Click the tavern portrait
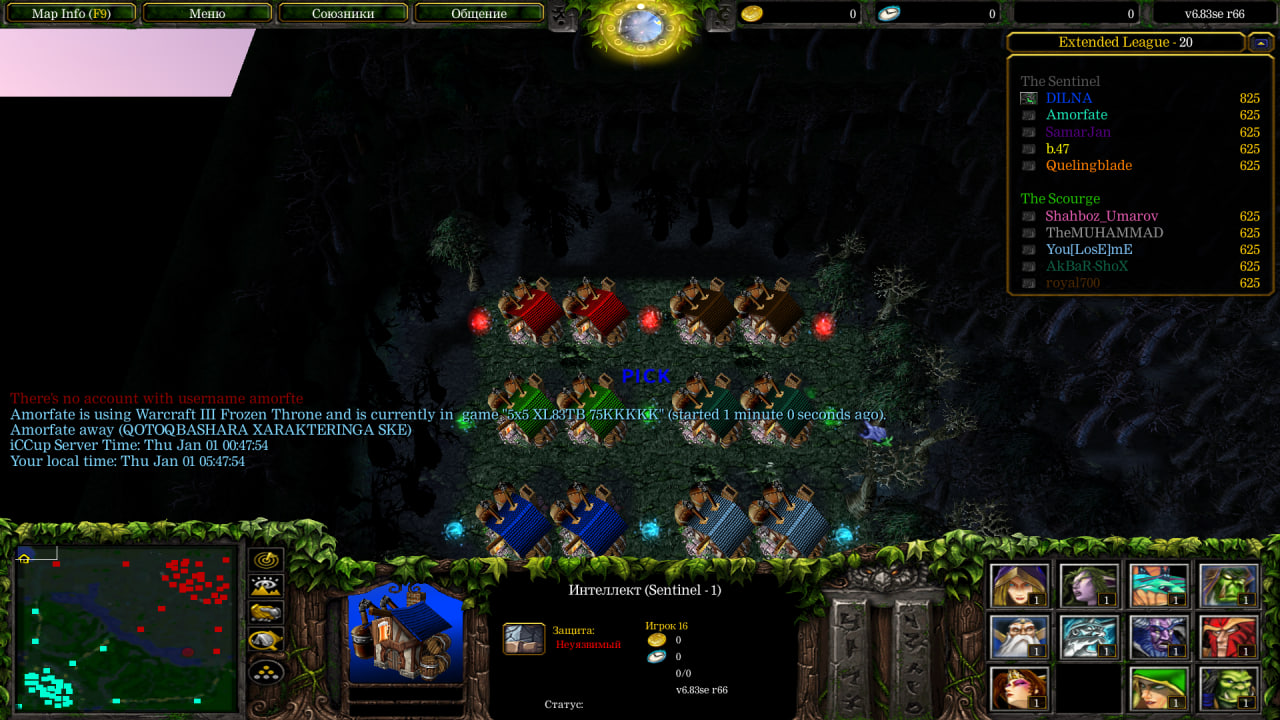The height and width of the screenshot is (720, 1280). 406,634
